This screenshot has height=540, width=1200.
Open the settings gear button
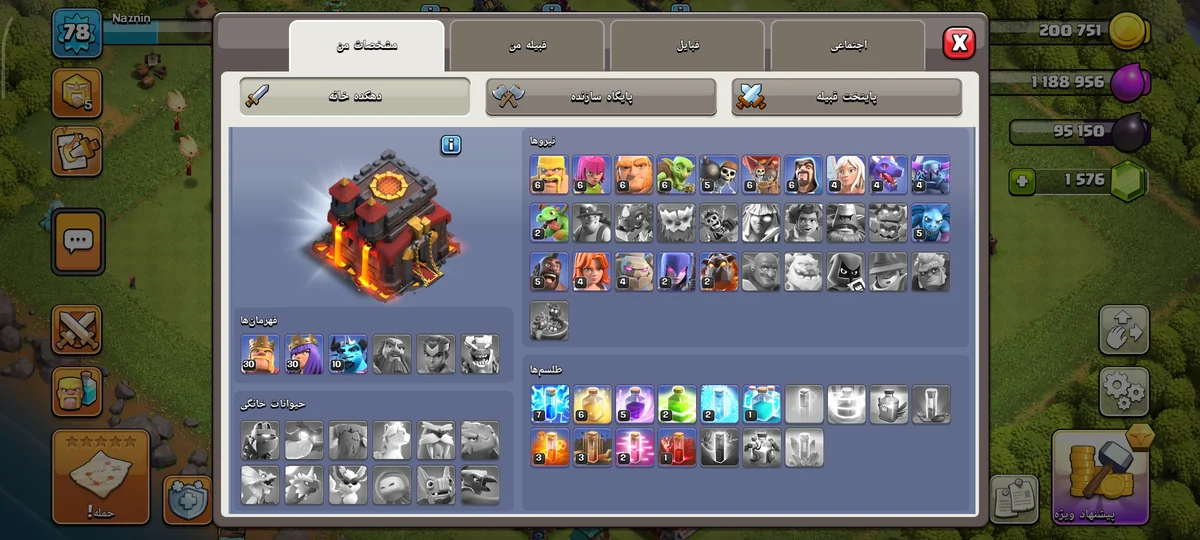pyautogui.click(x=1124, y=391)
